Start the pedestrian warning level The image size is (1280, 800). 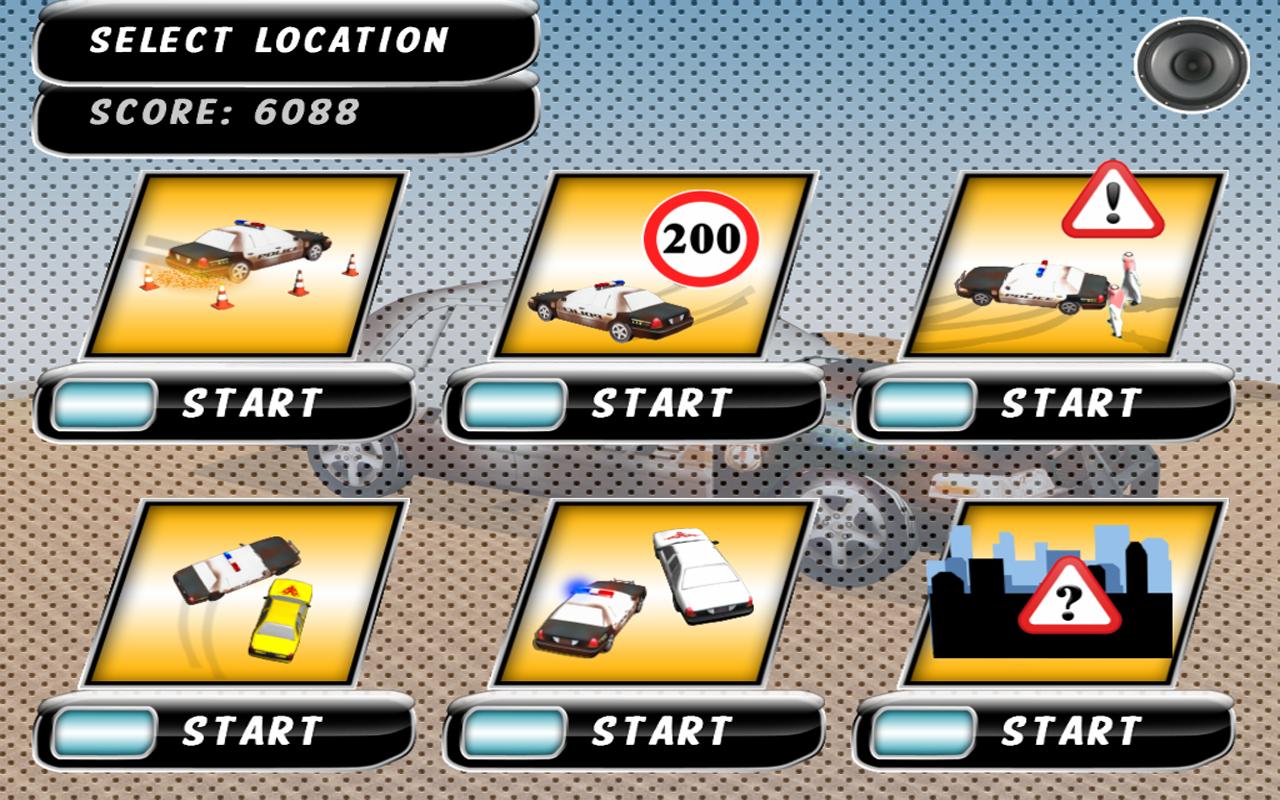(1045, 404)
